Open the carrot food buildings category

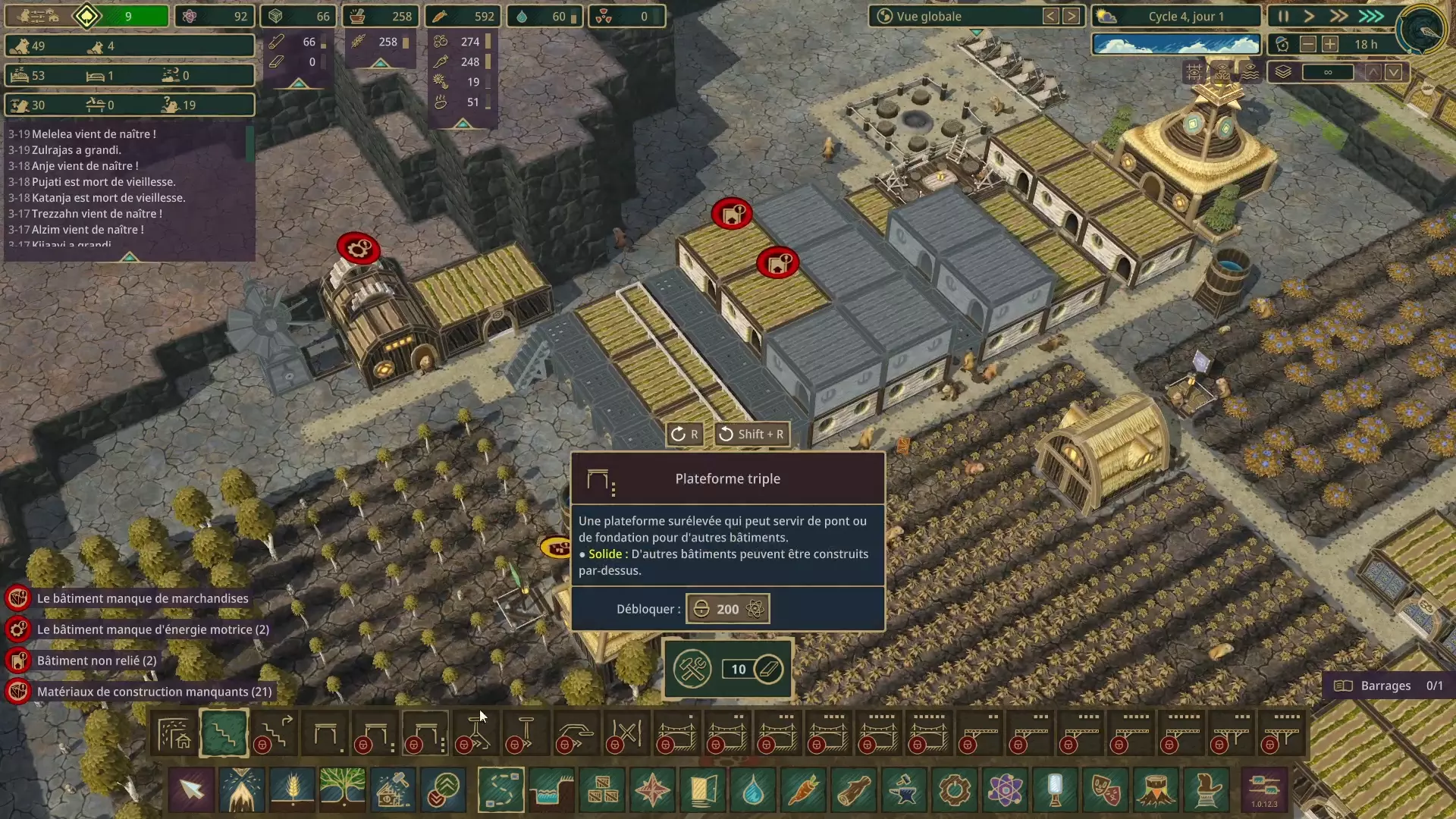pyautogui.click(x=804, y=789)
